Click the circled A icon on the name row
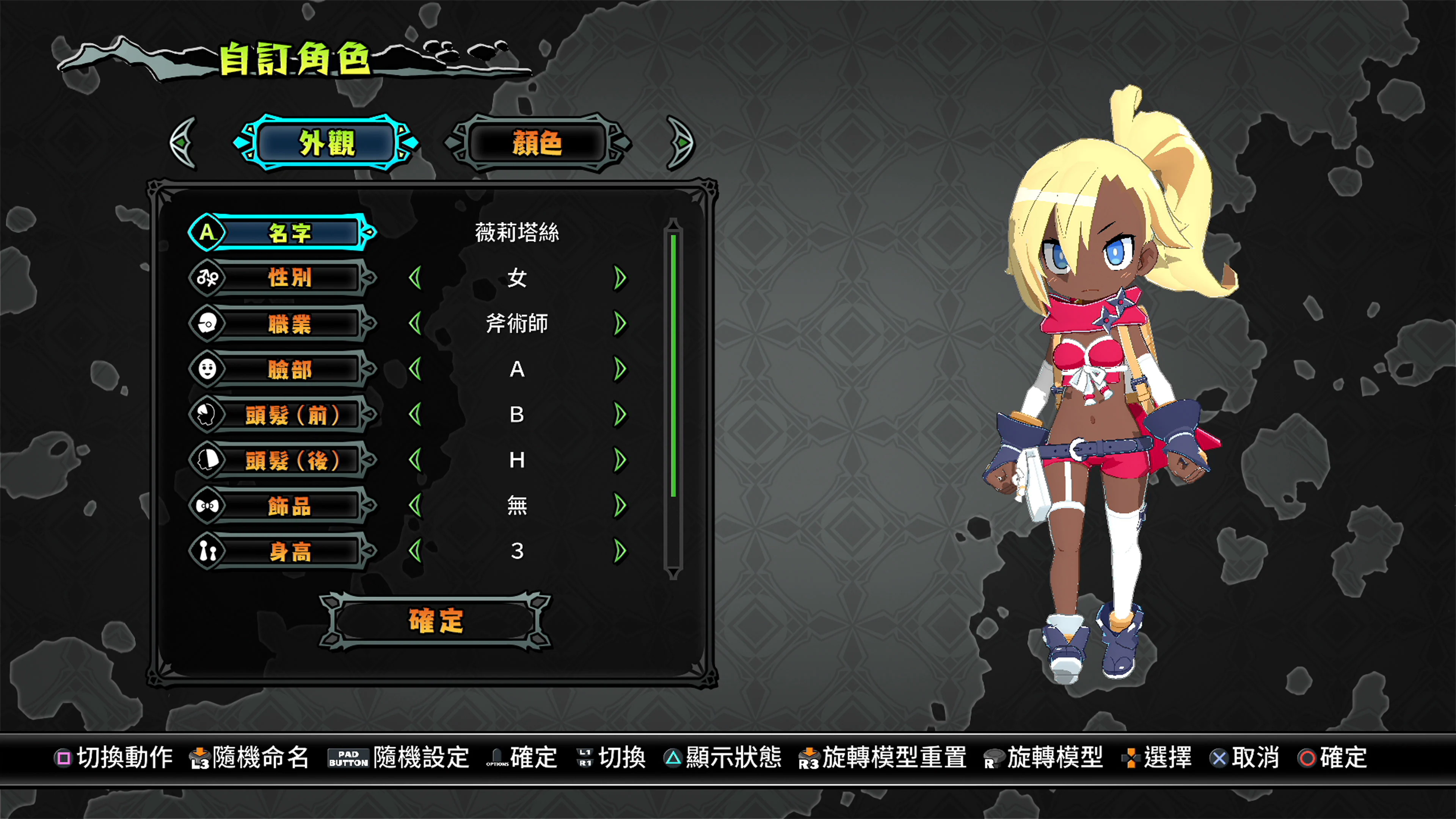The width and height of the screenshot is (1456, 819). point(207,232)
